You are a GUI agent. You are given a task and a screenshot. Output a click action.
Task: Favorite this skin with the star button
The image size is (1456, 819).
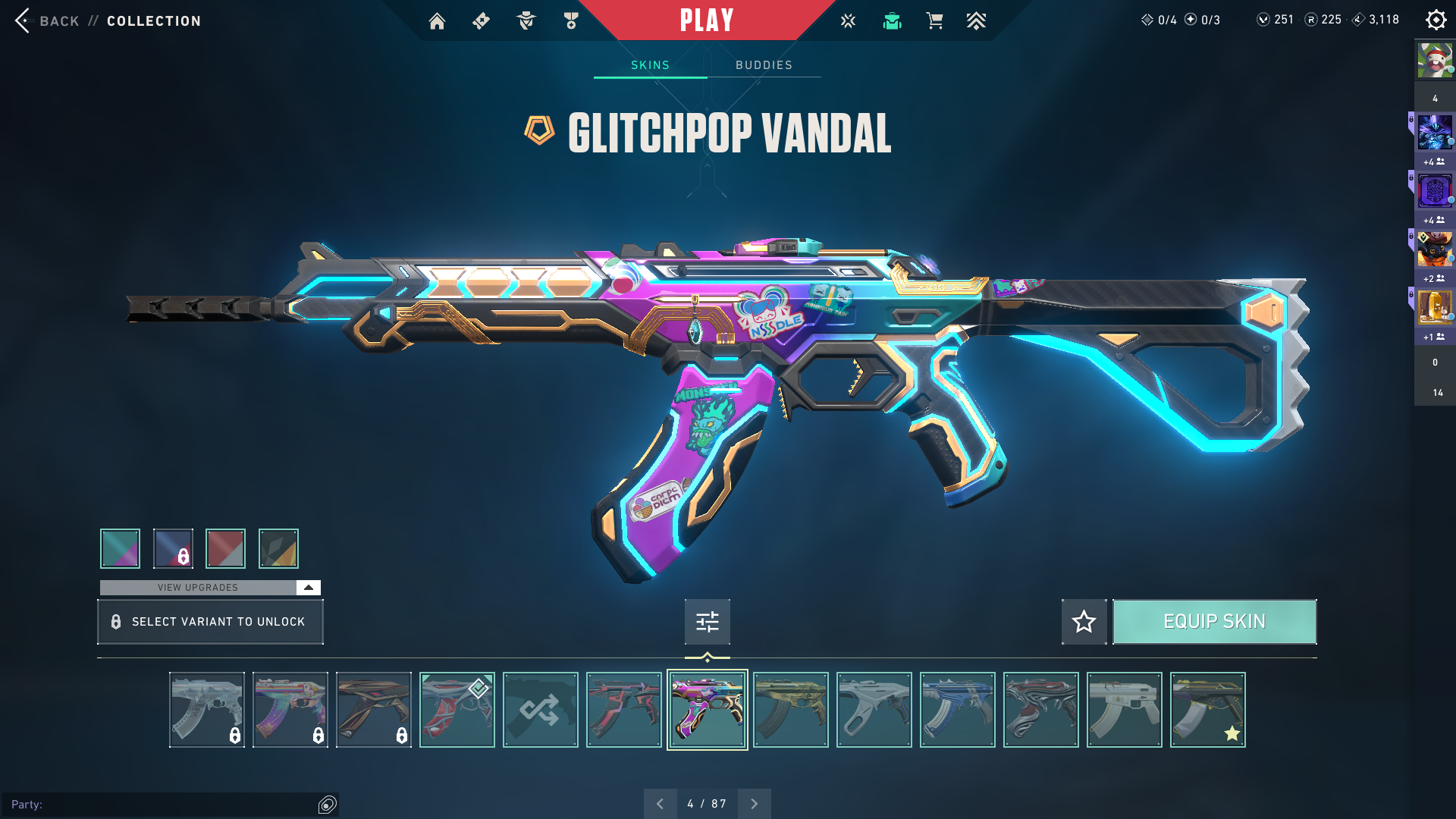point(1084,622)
